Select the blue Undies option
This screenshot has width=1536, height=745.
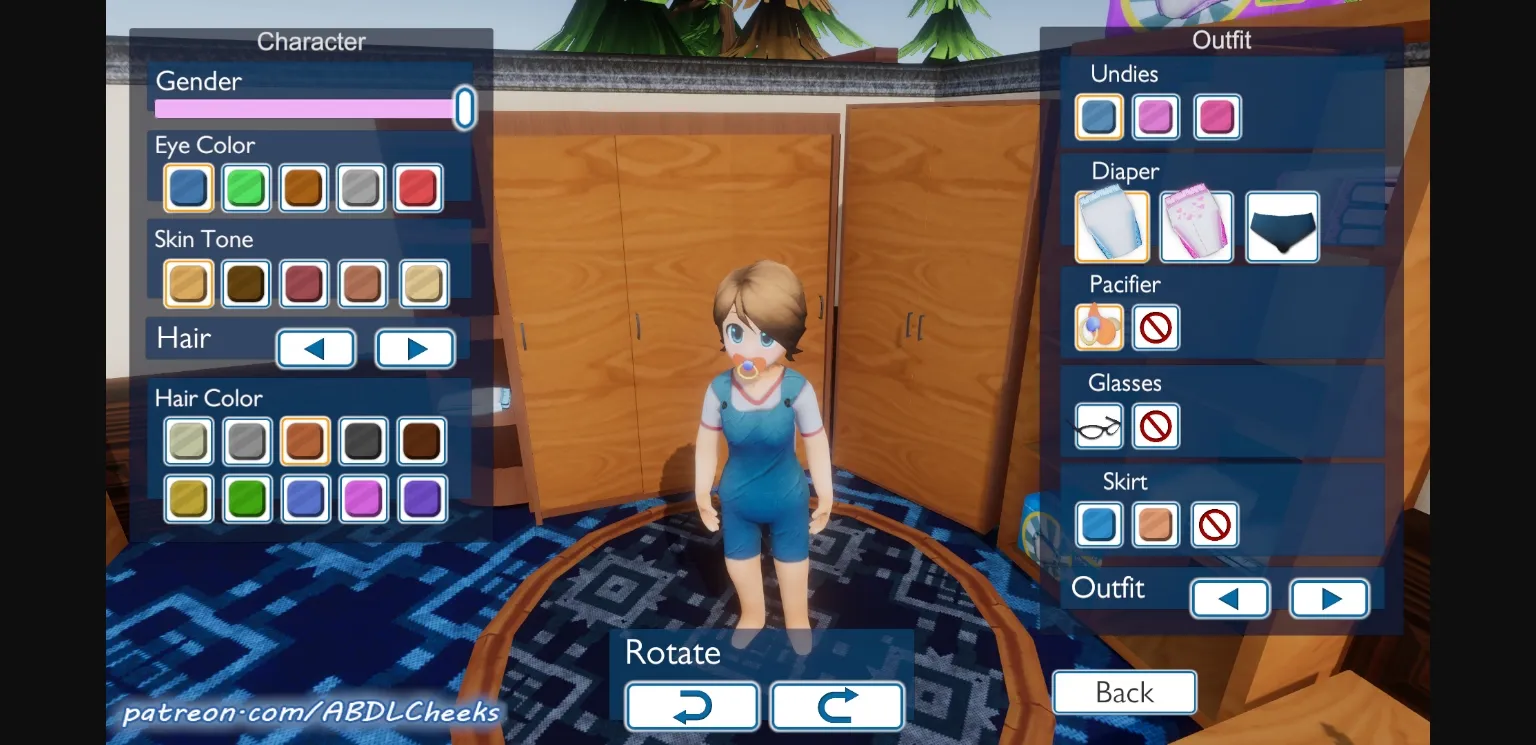1098,117
